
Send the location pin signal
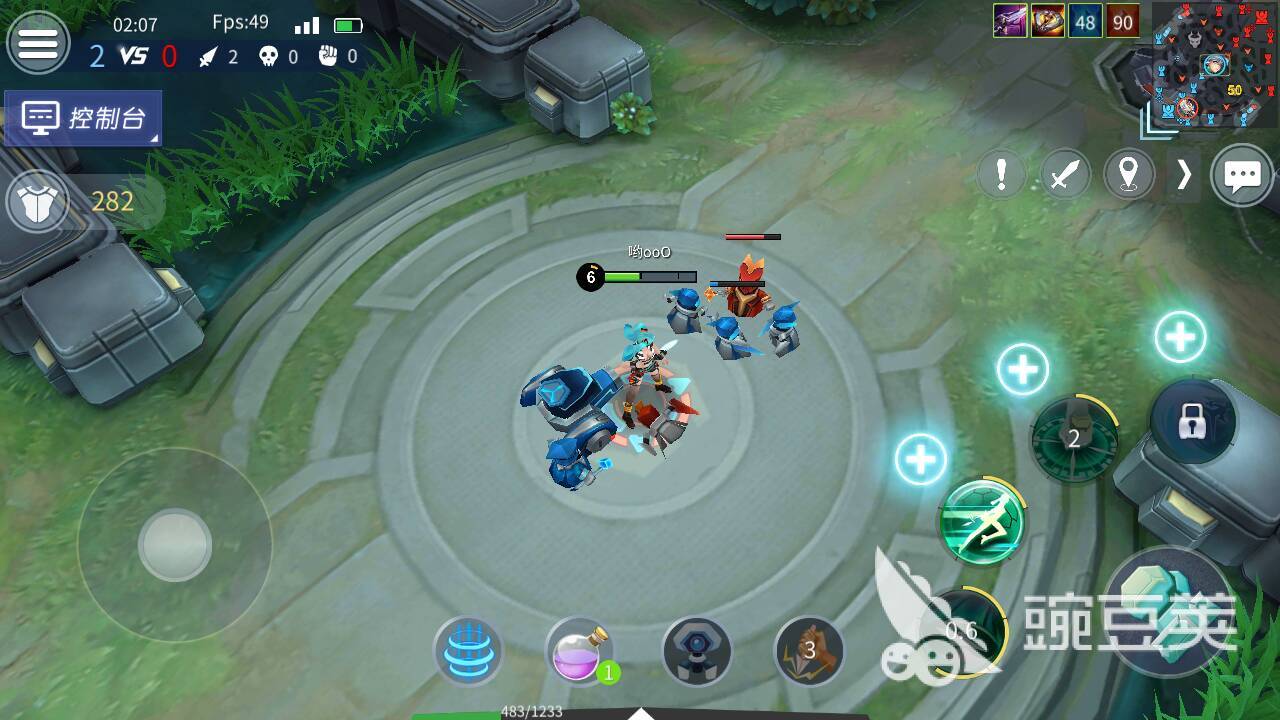(1129, 175)
